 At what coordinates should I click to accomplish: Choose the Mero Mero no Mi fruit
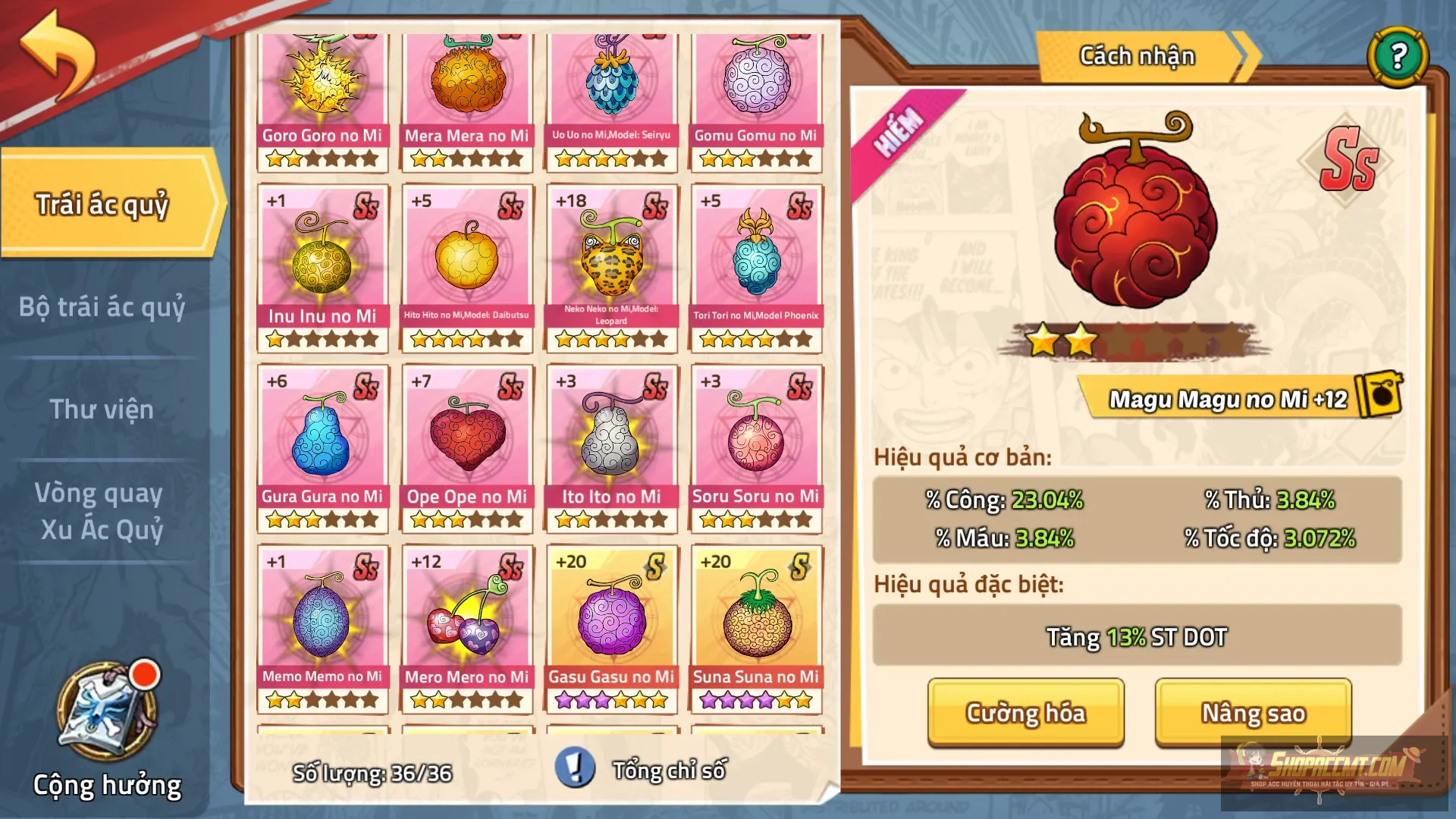coord(467,622)
